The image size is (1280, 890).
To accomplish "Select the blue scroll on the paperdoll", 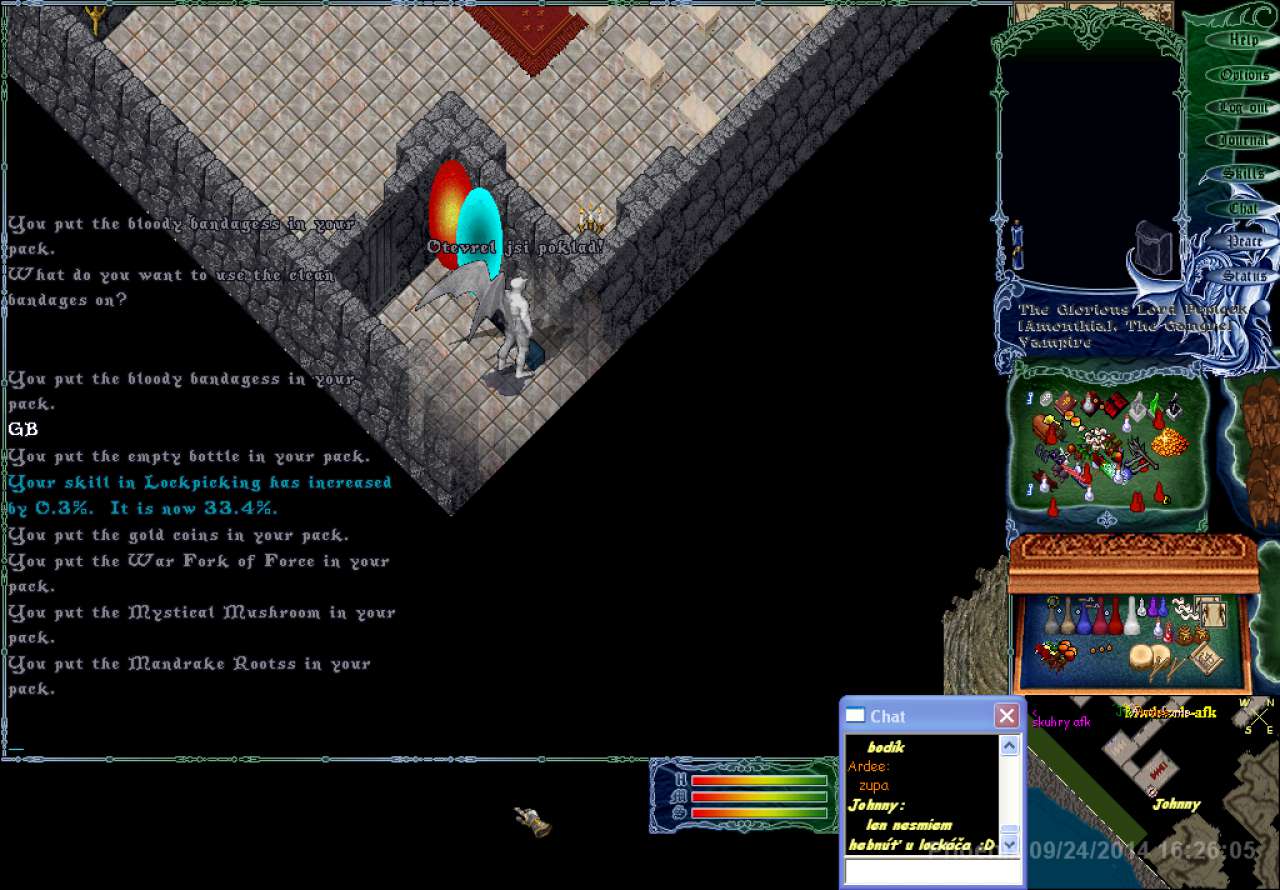I will tap(1017, 245).
